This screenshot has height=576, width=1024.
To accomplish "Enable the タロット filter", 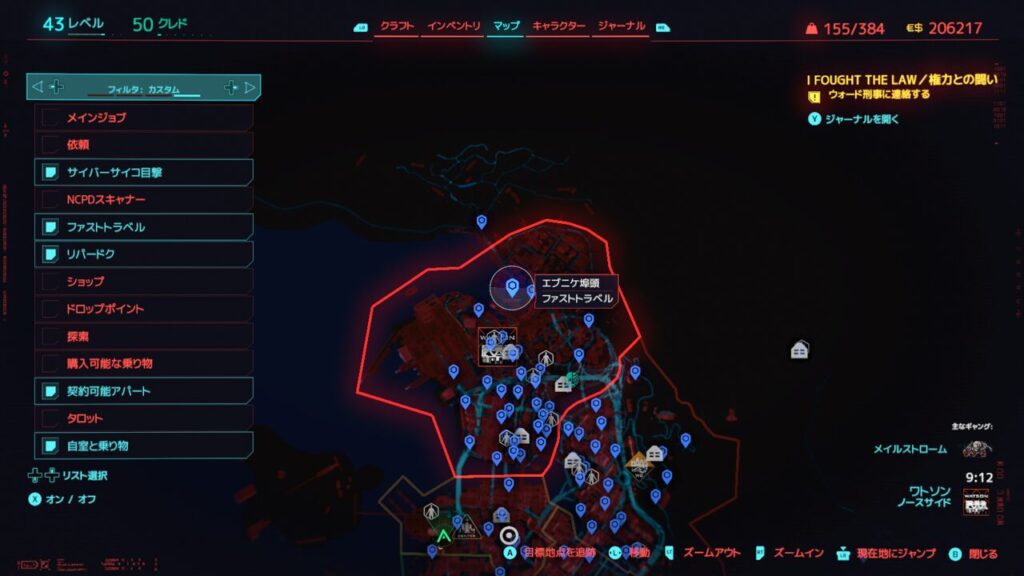I will [x=144, y=417].
